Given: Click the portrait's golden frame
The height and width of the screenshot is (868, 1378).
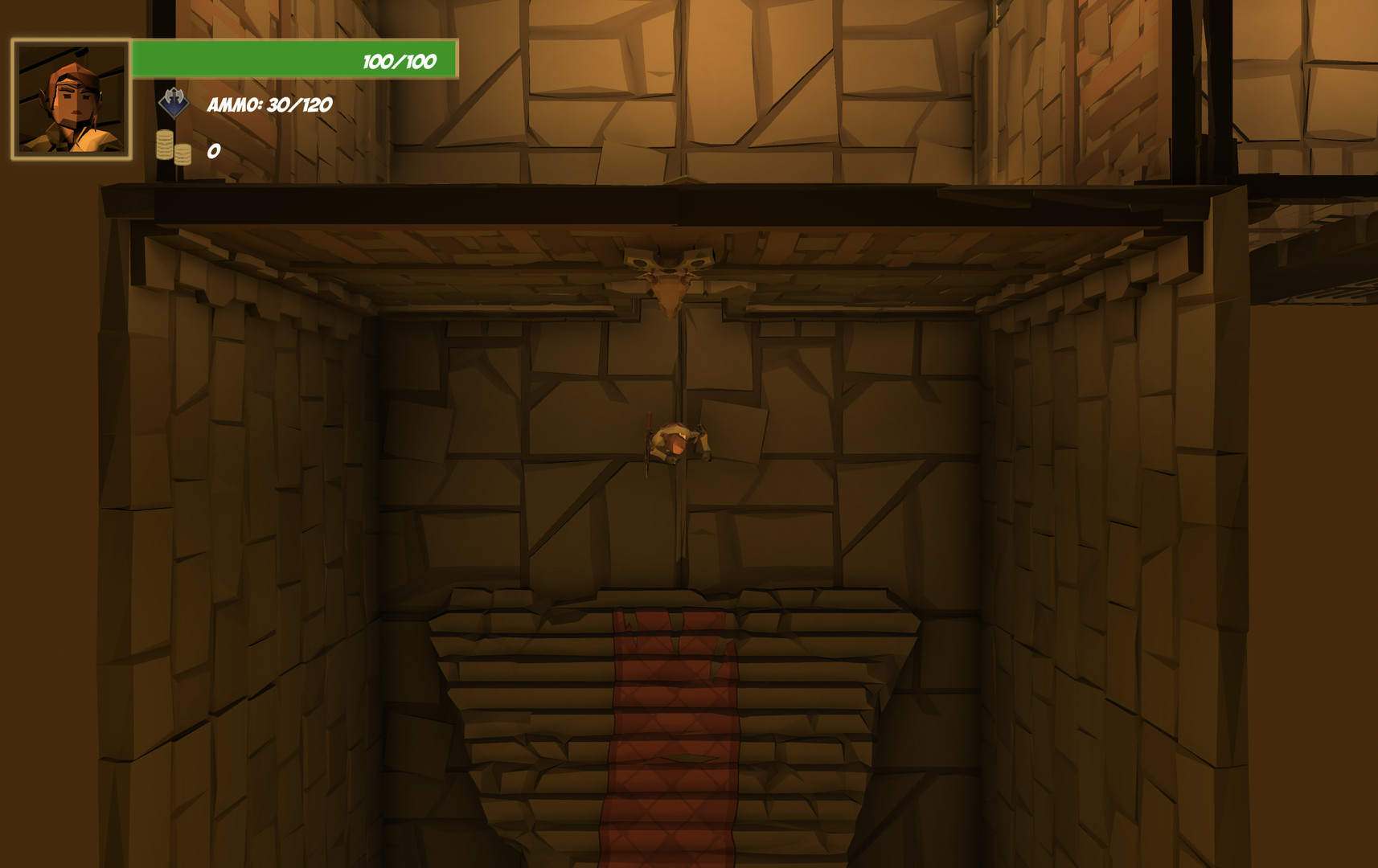Looking at the screenshot, I should tap(71, 39).
